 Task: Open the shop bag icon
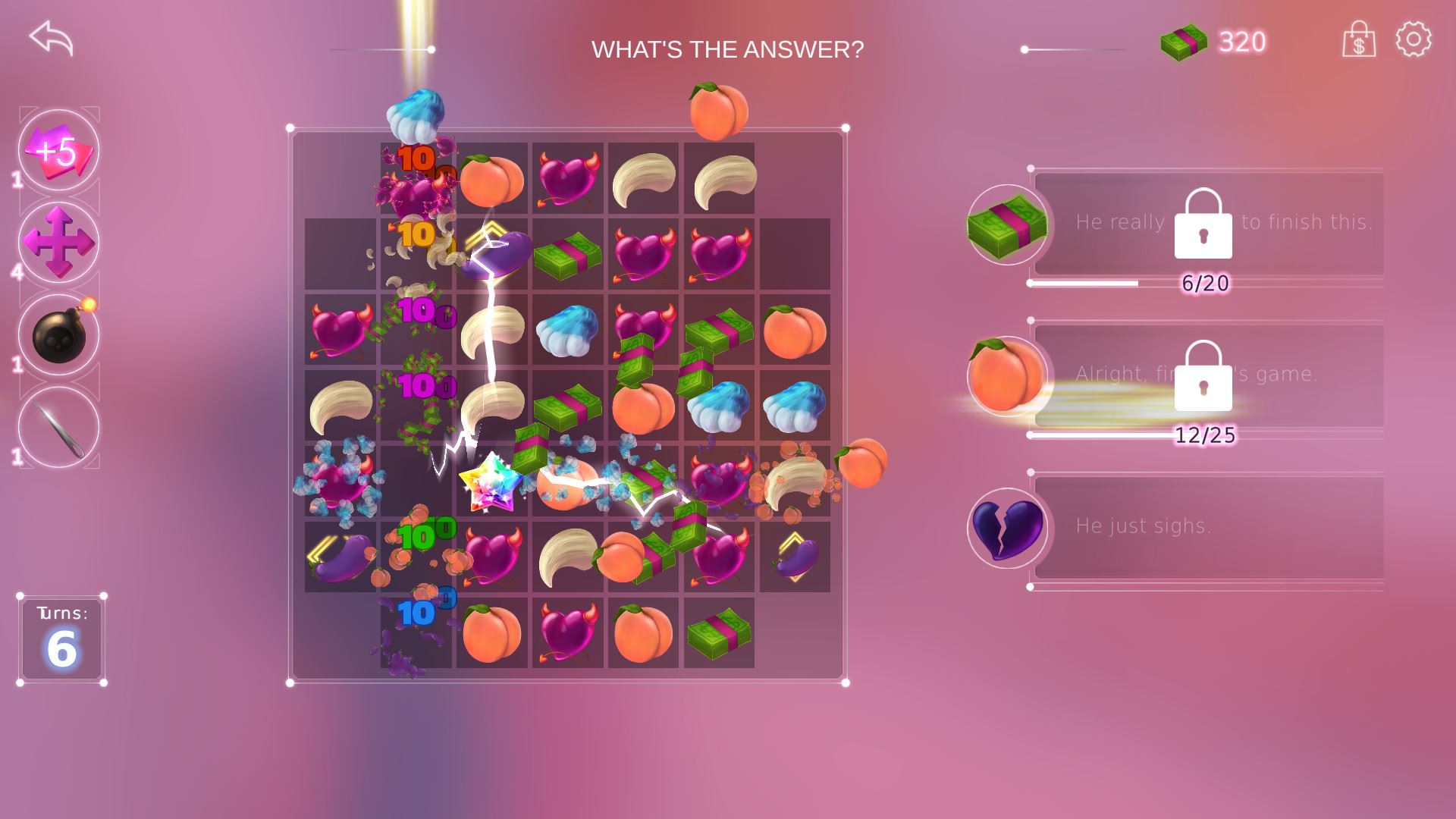click(1358, 39)
